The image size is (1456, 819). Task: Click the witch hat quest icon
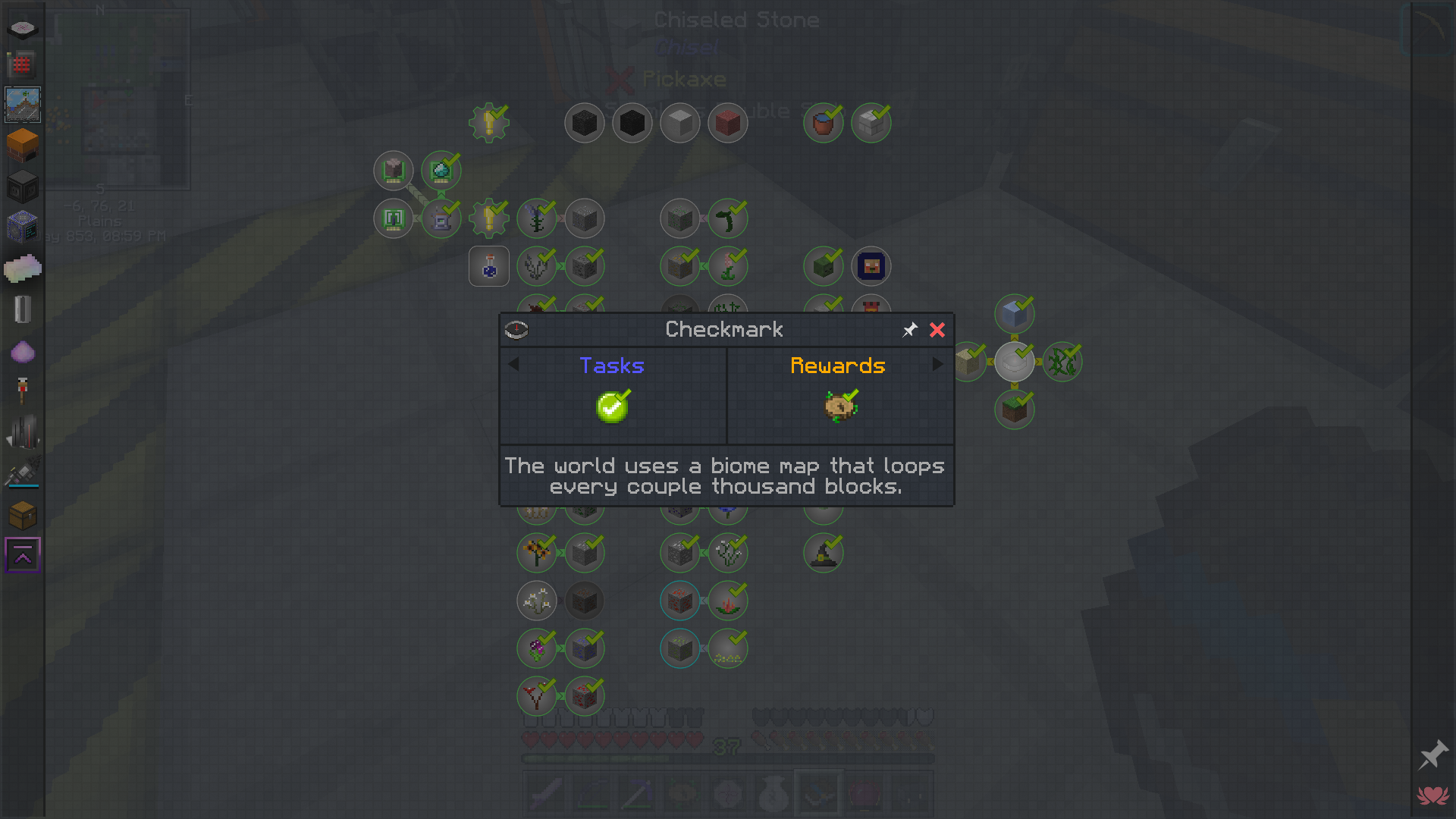[823, 553]
